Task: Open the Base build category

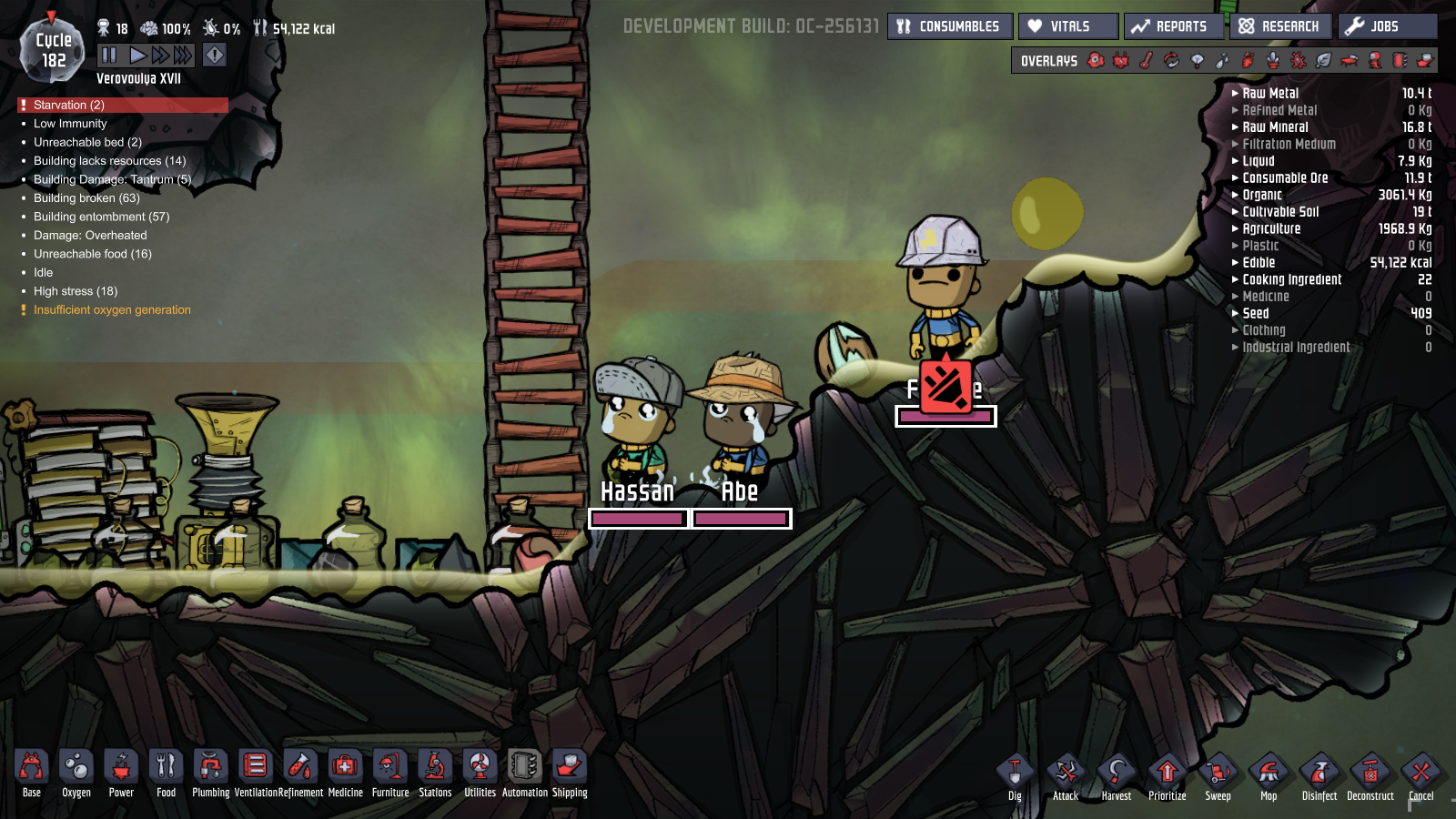Action: coord(31,773)
